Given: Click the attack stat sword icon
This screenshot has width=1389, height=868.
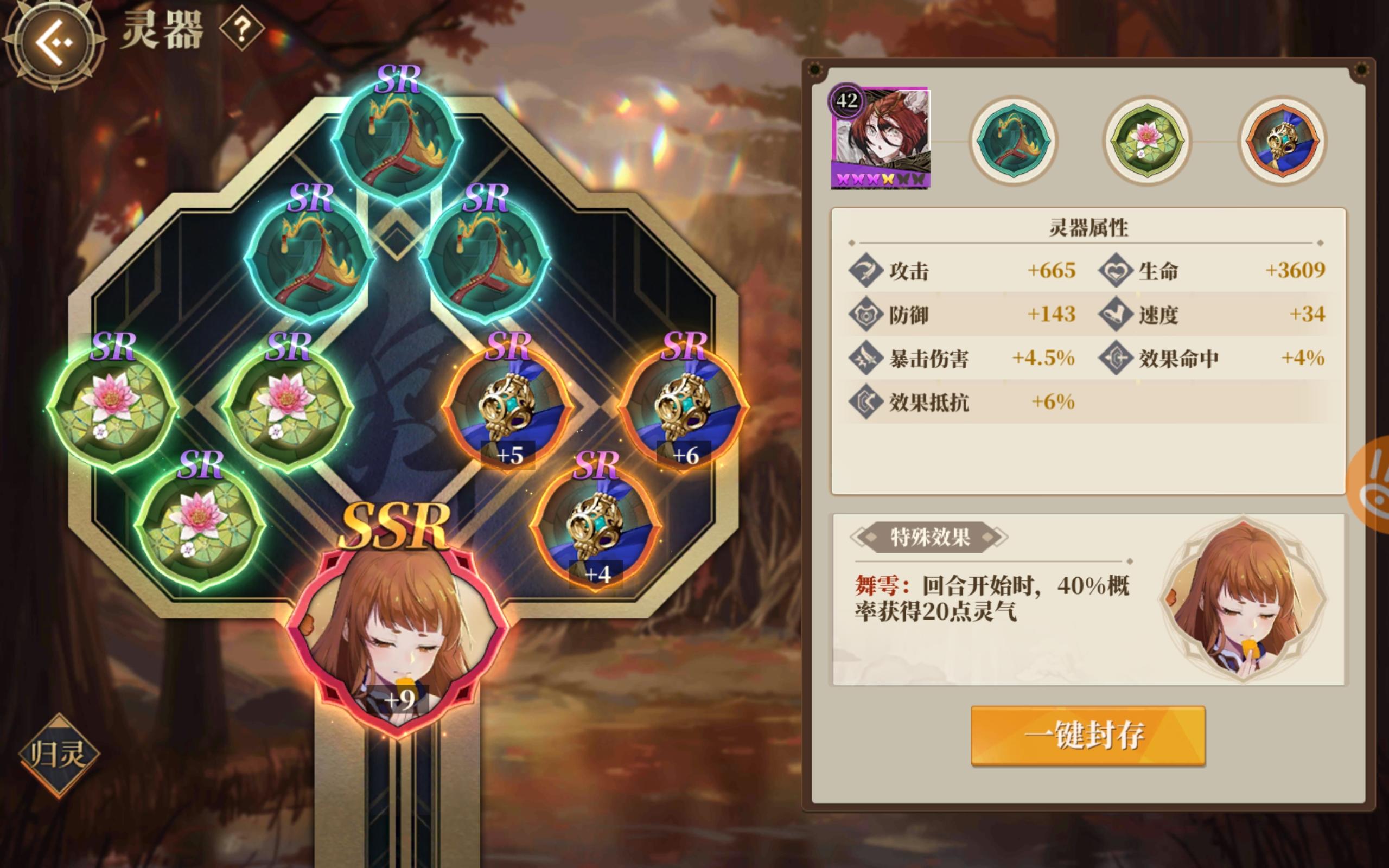Looking at the screenshot, I should (x=868, y=273).
